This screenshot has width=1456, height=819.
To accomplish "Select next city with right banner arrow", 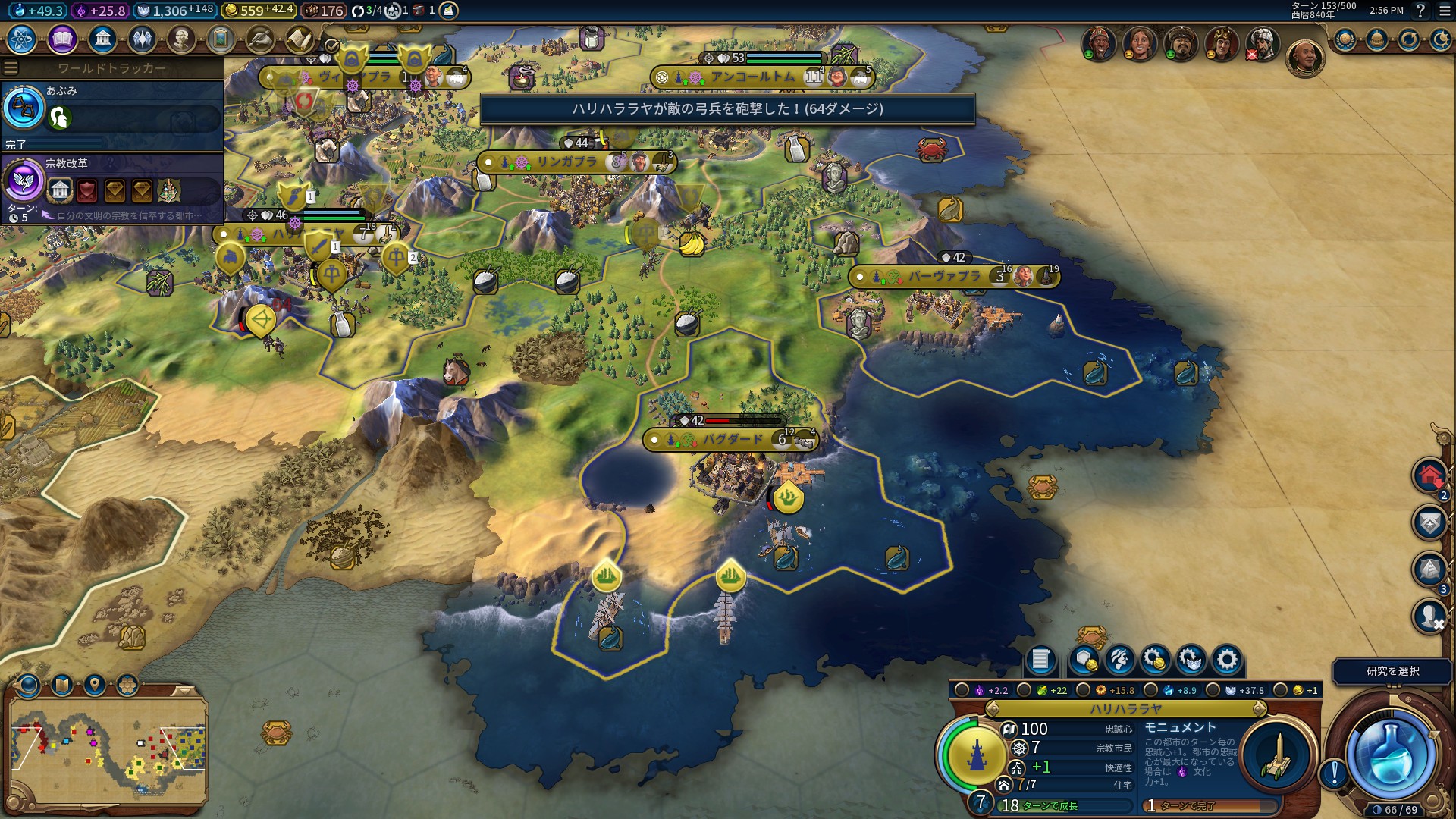I will (x=1260, y=709).
